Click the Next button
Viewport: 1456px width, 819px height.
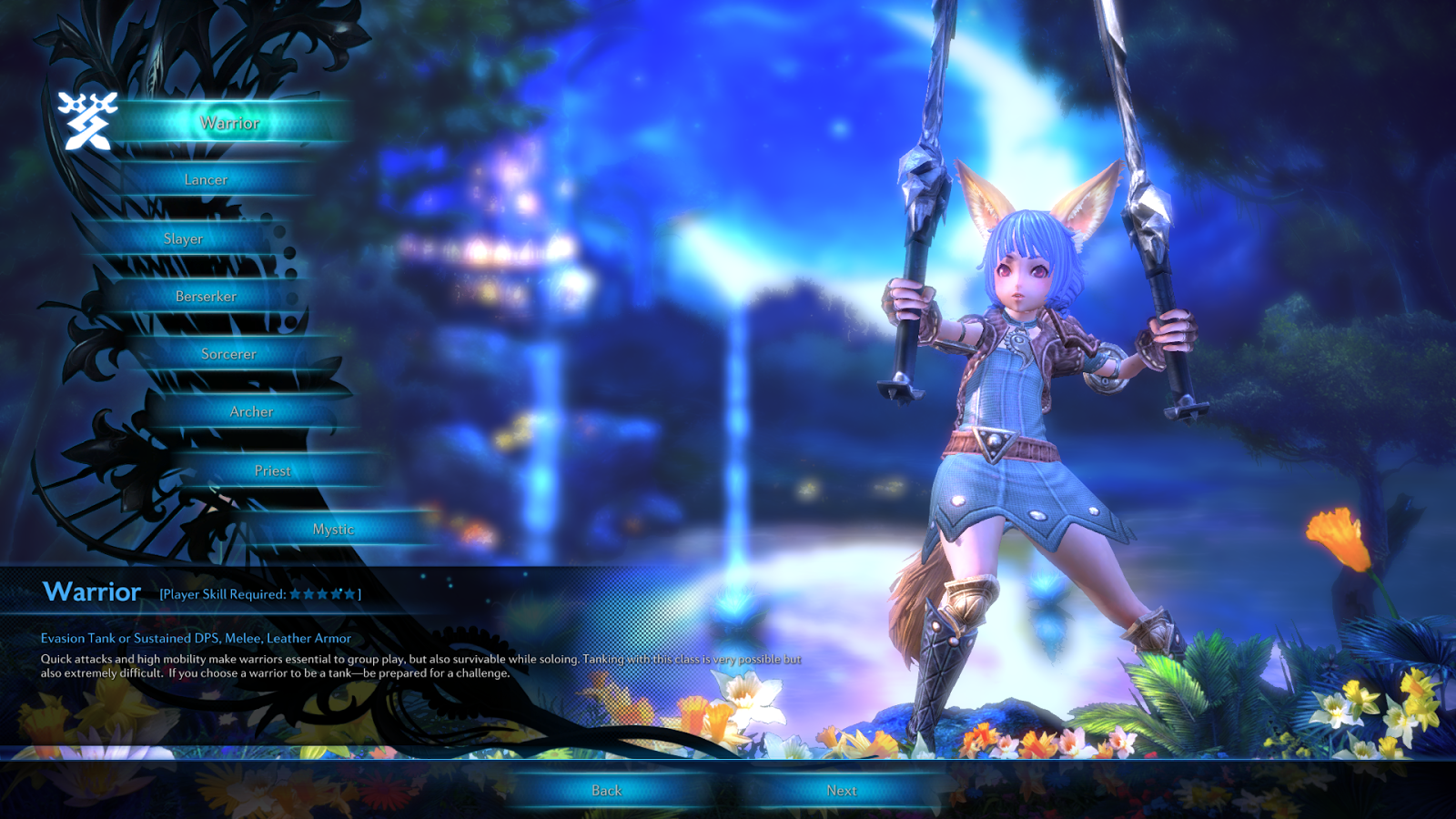click(x=842, y=791)
